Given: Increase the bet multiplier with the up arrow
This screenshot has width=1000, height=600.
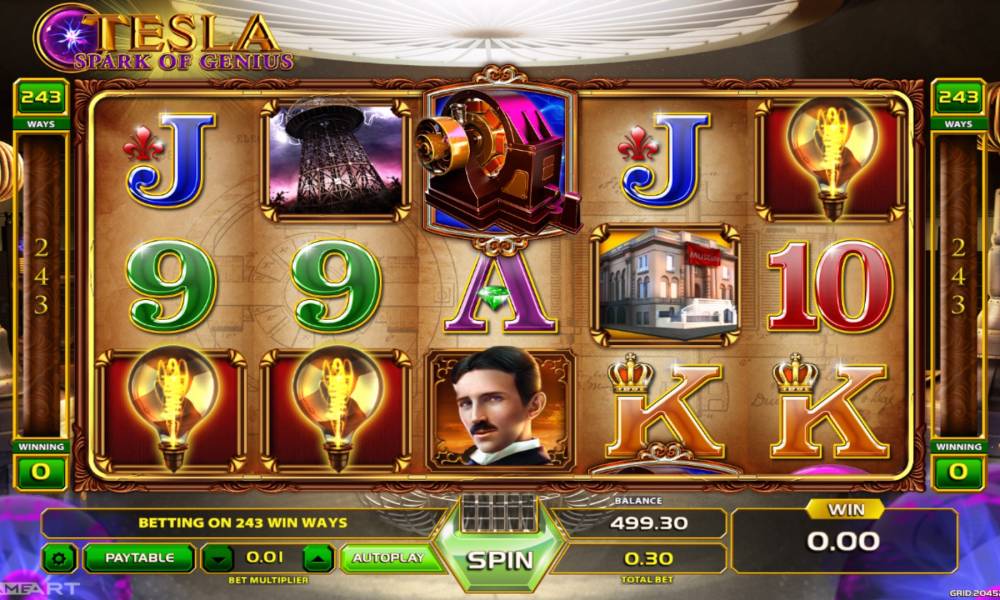Looking at the screenshot, I should pyautogui.click(x=316, y=558).
